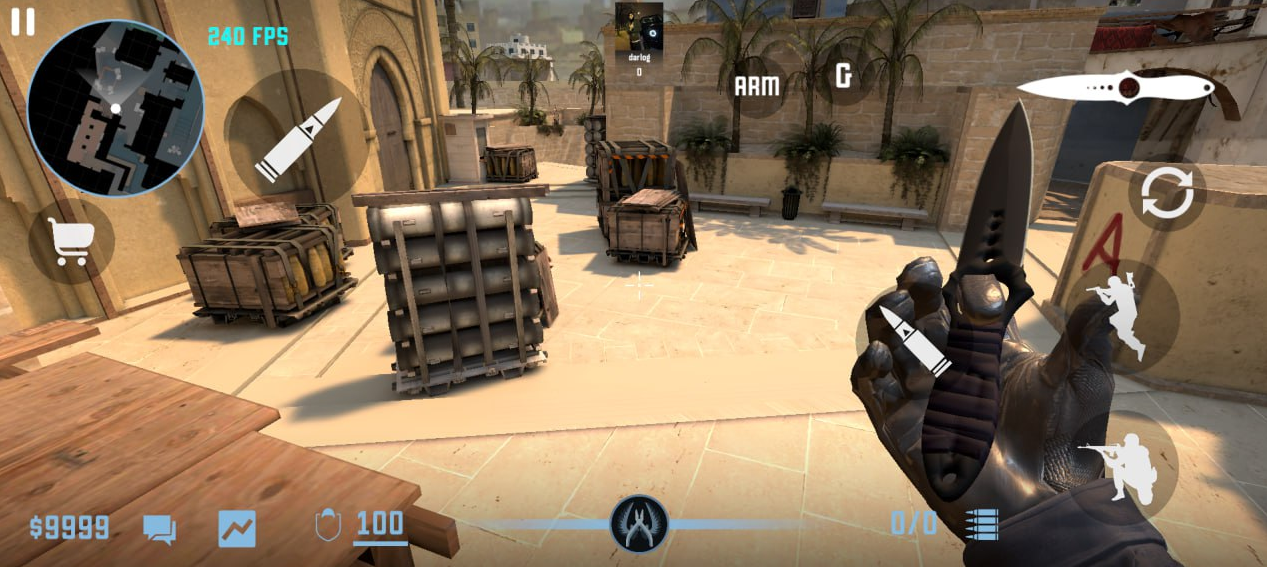This screenshot has height=567, width=1267.
Task: Tap the ARM button
Action: click(x=757, y=86)
